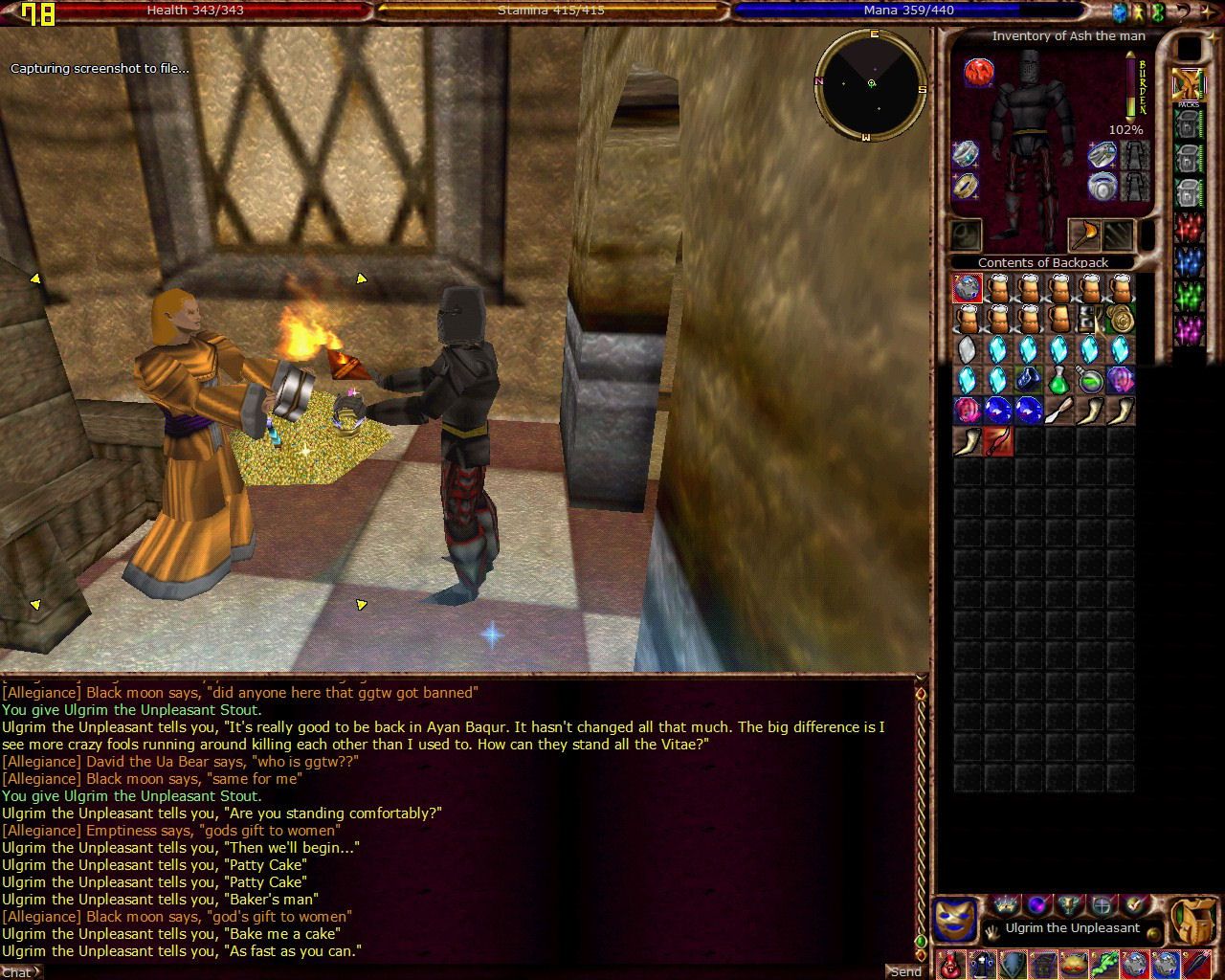Select the red orb item in inventory

(978, 72)
